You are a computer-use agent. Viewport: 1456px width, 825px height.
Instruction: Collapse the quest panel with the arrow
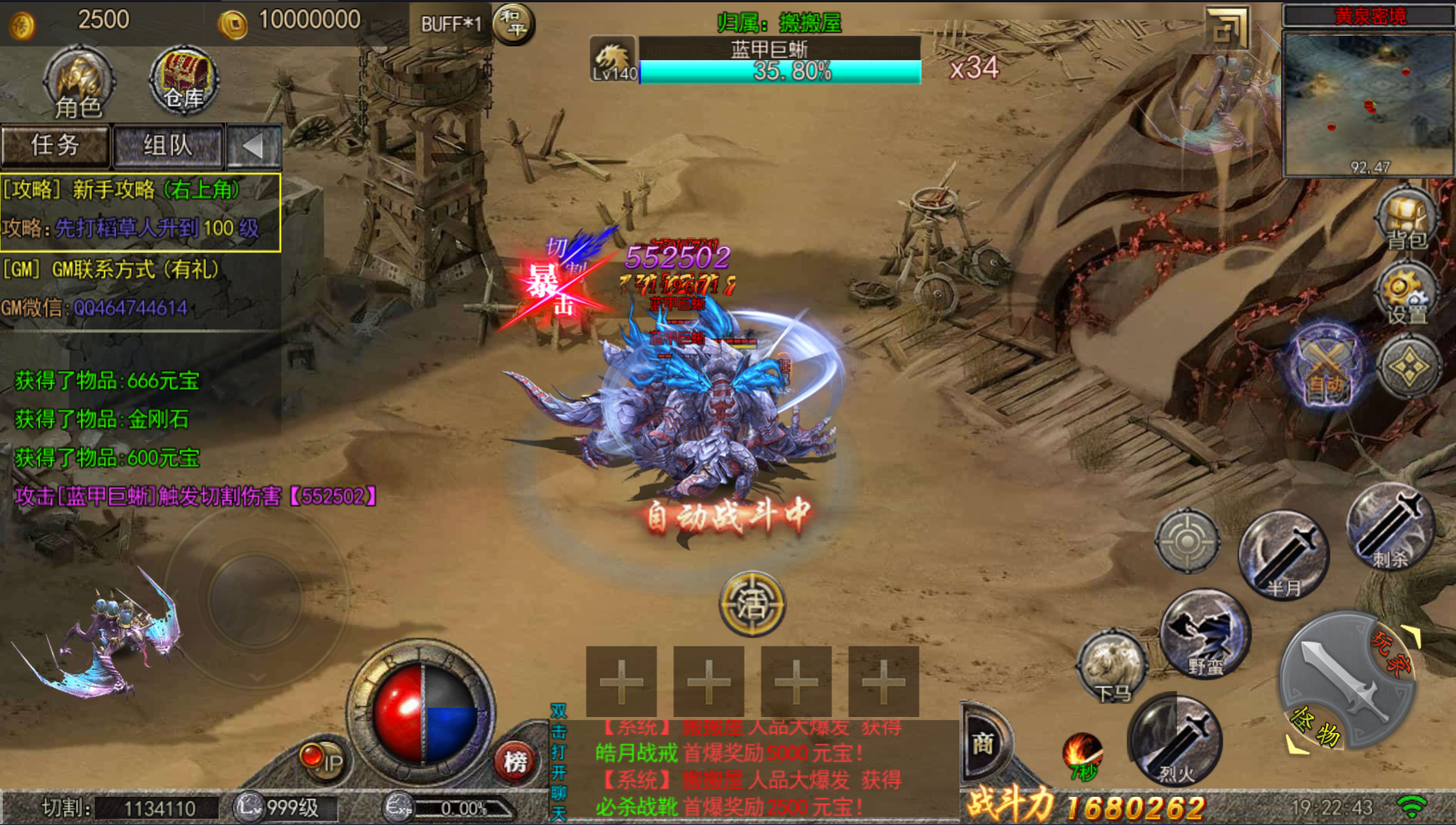click(254, 145)
